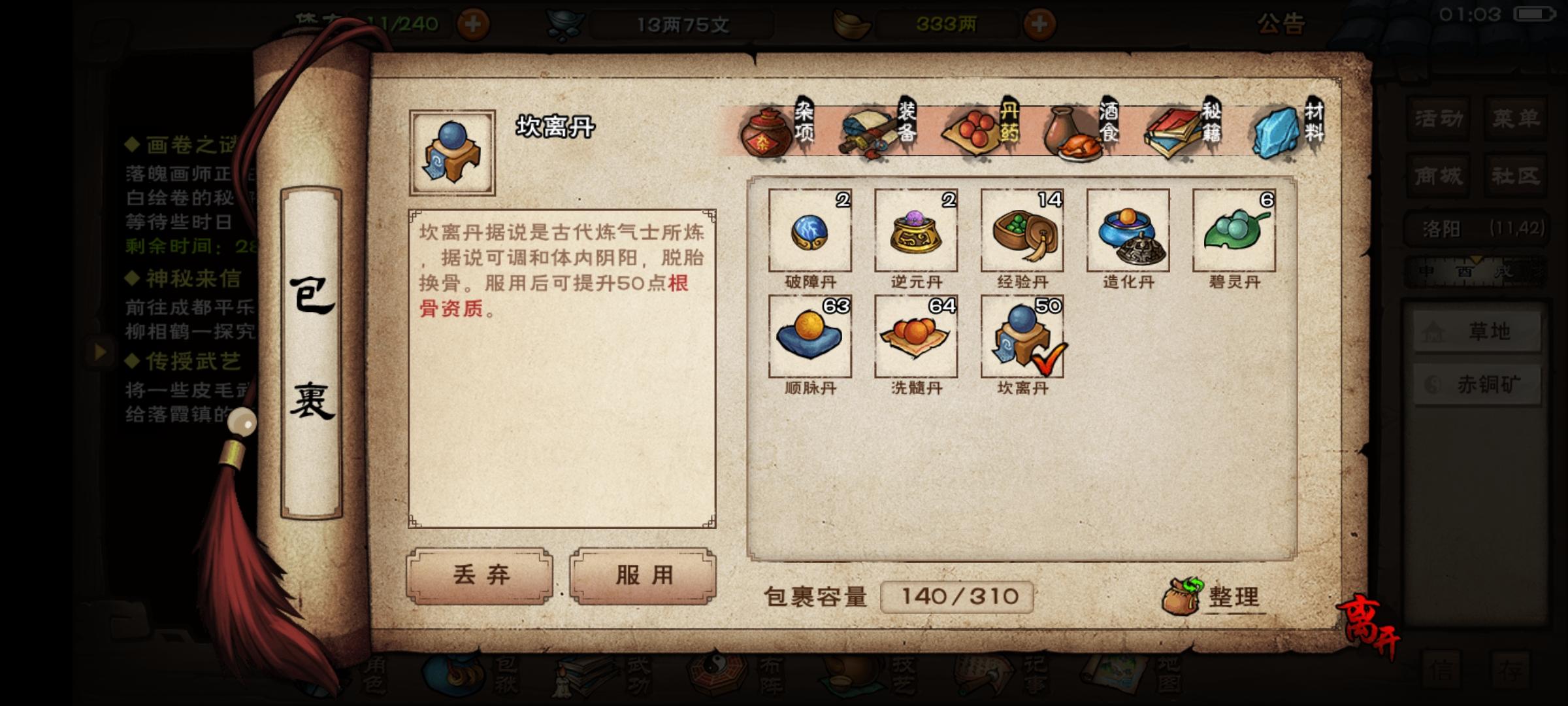Click the yellow marker on the time ruler
The width and height of the screenshot is (1568, 706).
(1476, 260)
